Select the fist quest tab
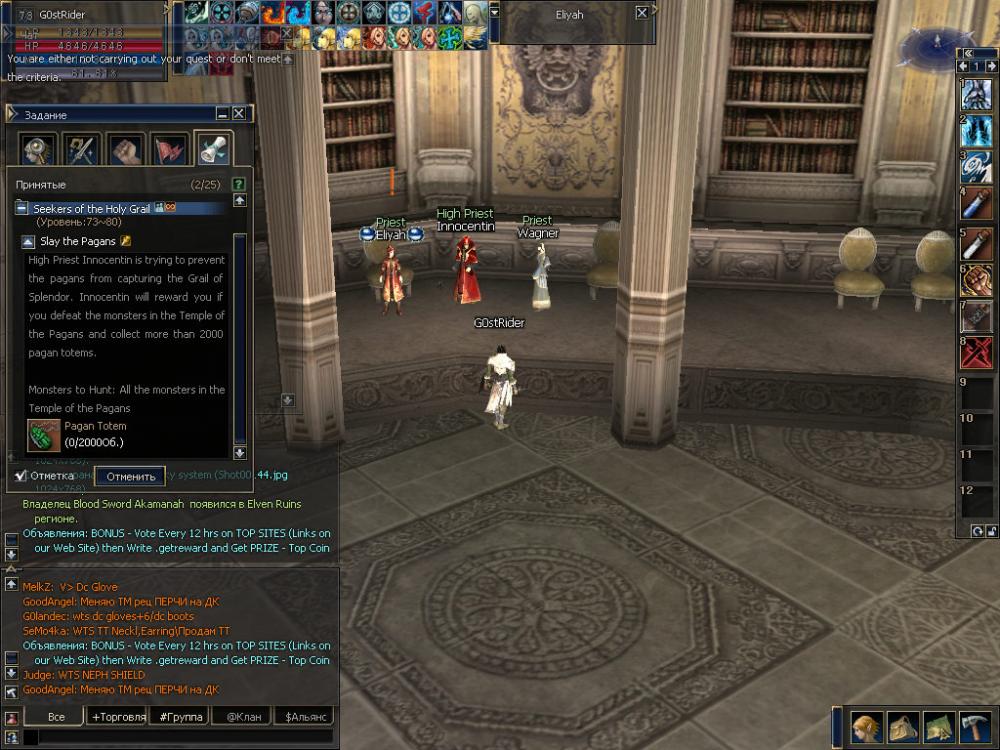 (124, 151)
